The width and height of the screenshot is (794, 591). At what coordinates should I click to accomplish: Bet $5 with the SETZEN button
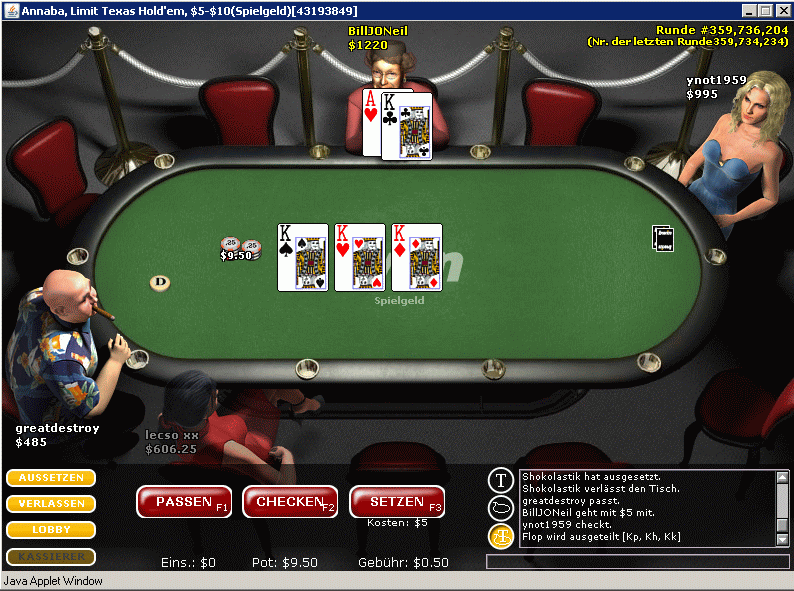click(397, 502)
